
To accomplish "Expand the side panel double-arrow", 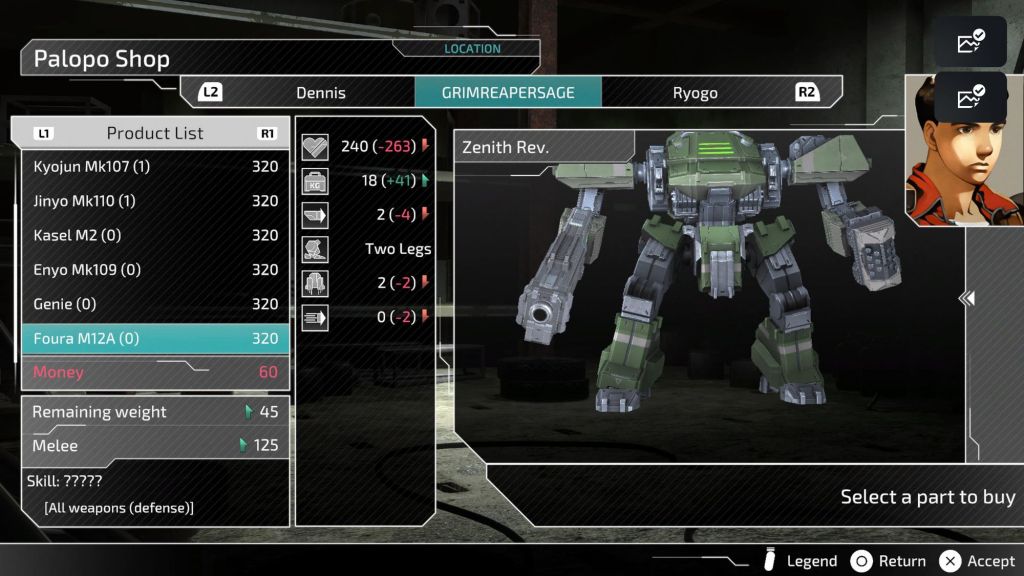I will 967,298.
